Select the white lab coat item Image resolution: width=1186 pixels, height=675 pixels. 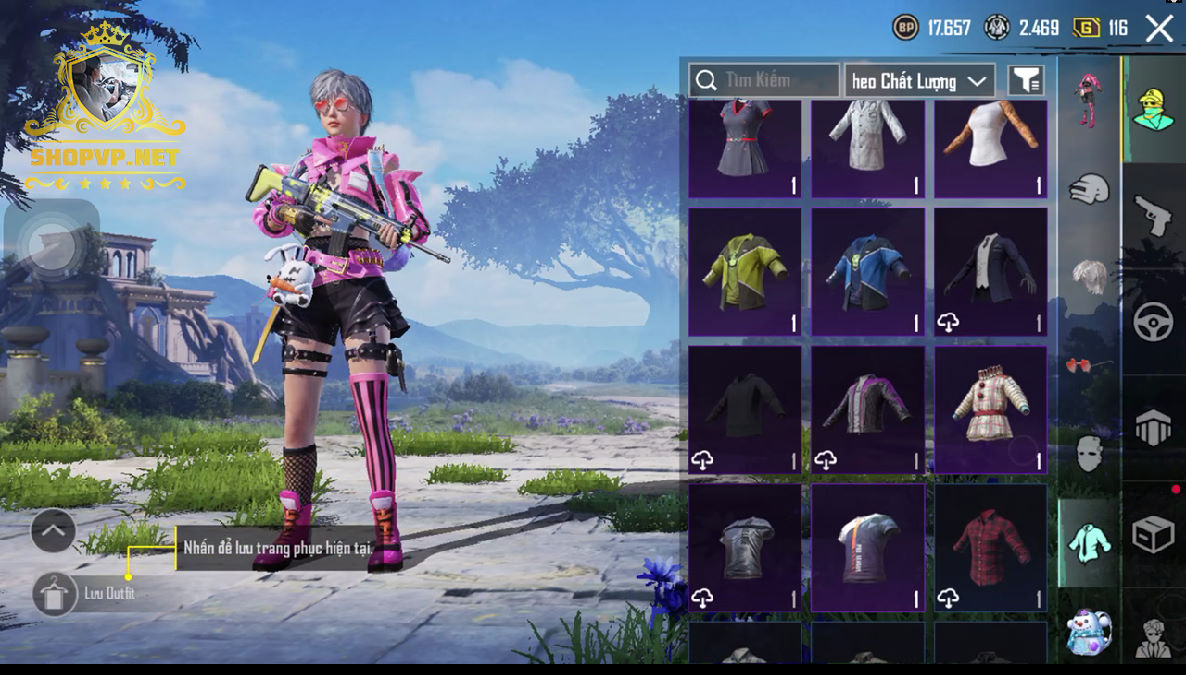[867, 144]
